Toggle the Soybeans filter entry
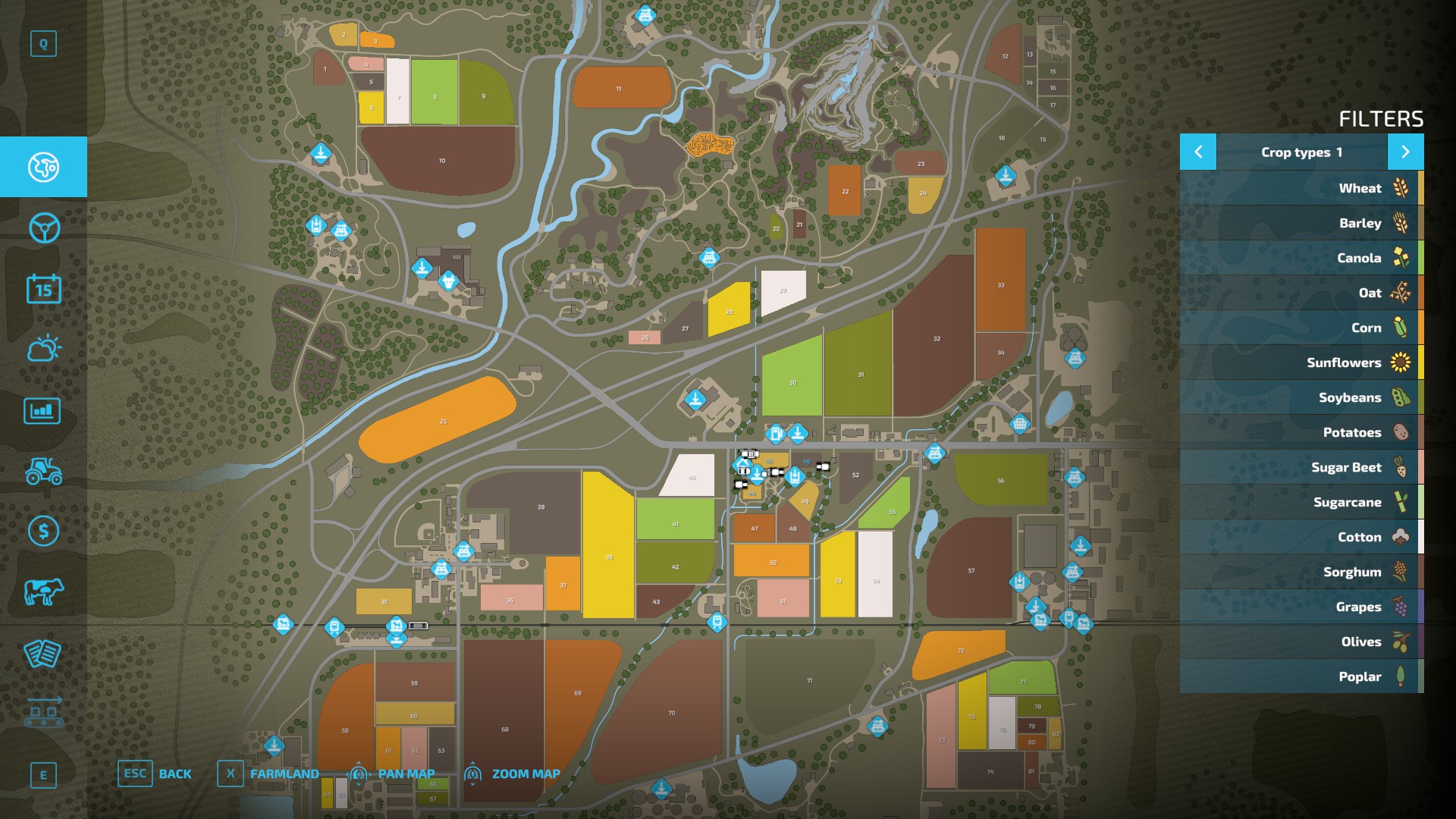Viewport: 1456px width, 819px height. (1301, 397)
